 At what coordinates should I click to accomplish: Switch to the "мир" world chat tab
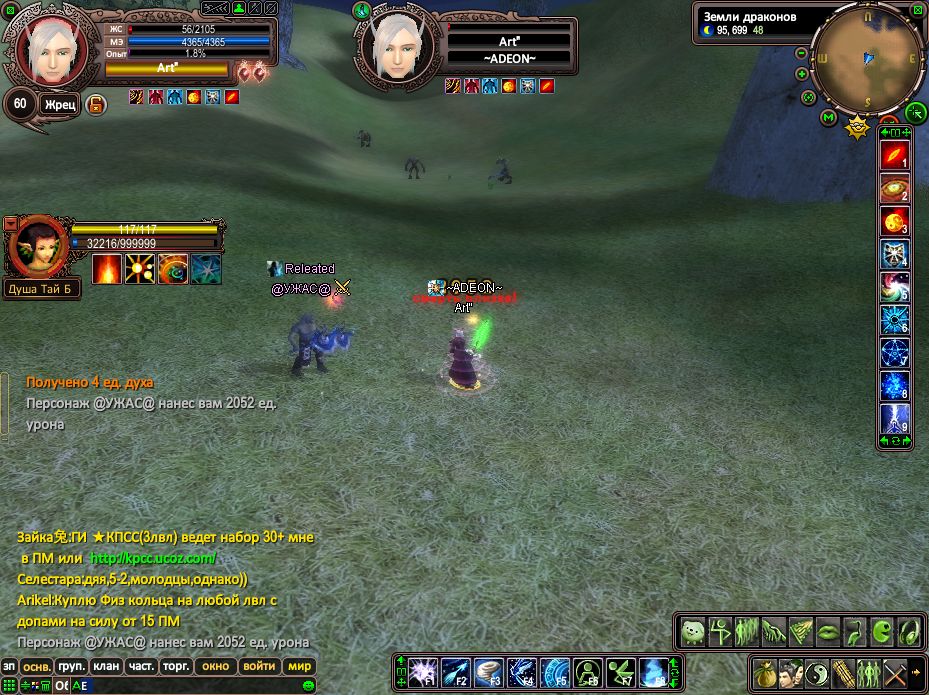pos(299,666)
